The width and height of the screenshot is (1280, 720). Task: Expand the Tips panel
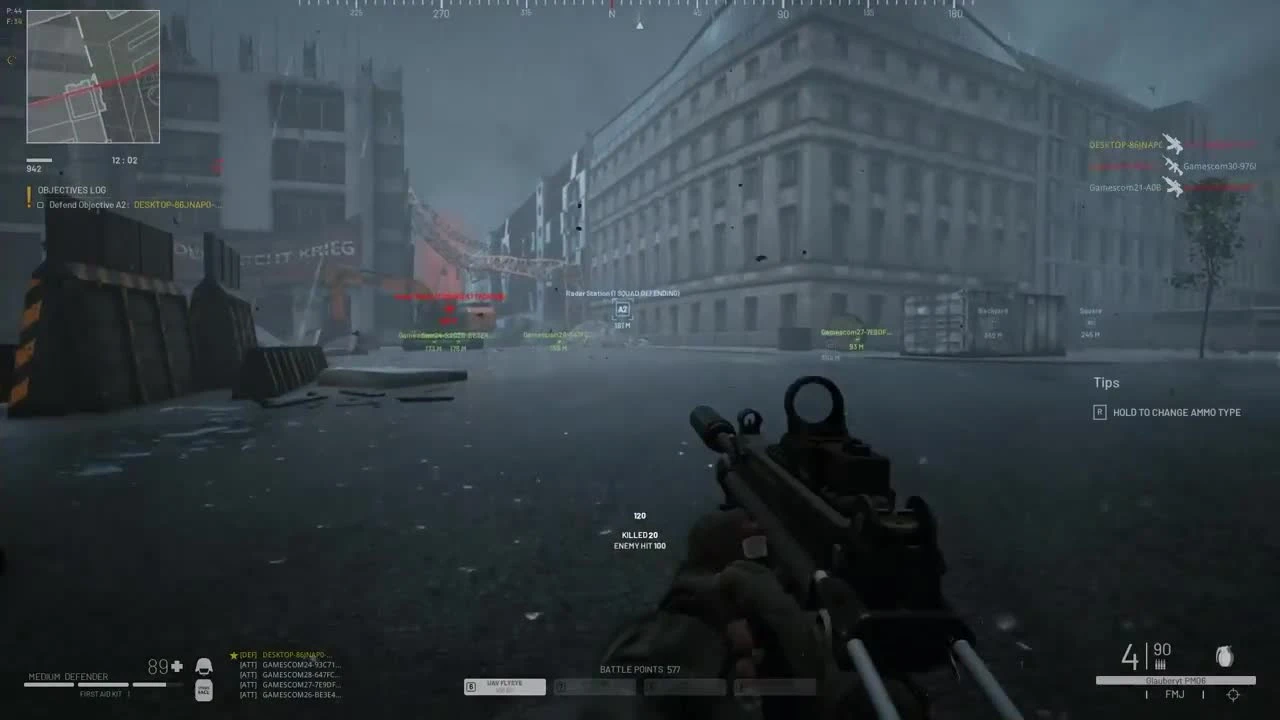click(1106, 383)
